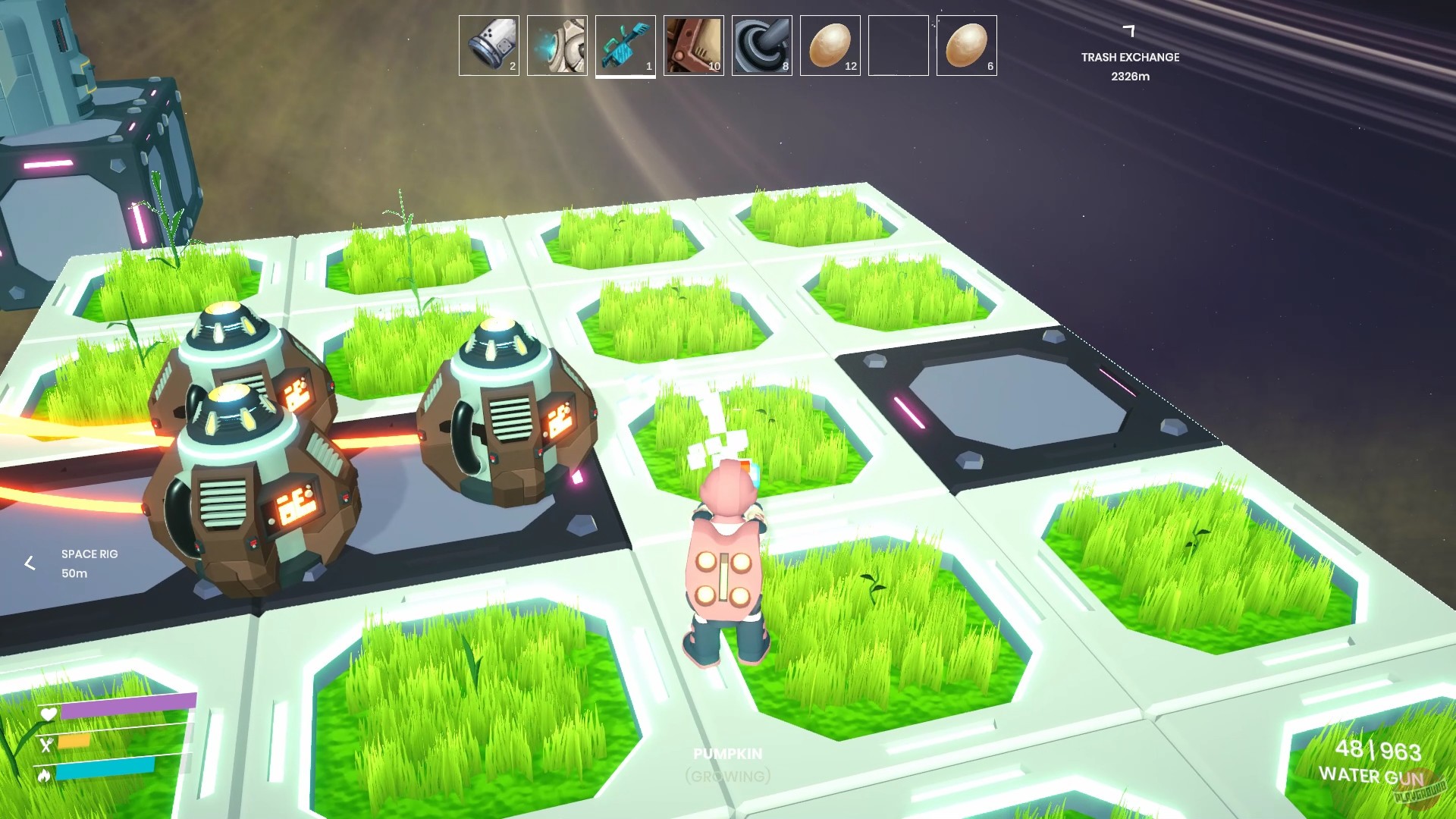Select the Water Gun in the hotbar

625,45
